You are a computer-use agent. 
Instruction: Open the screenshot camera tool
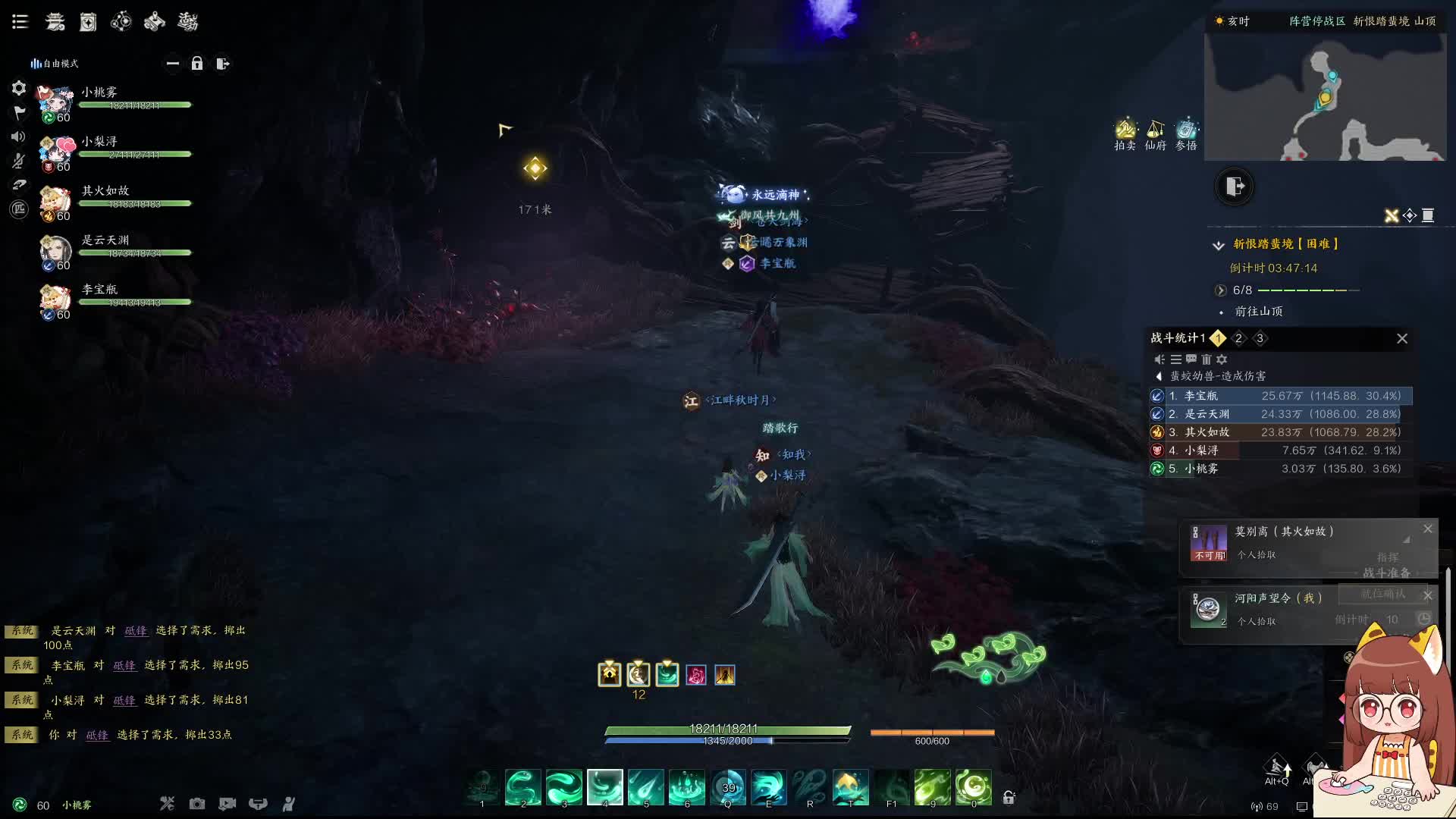(x=197, y=804)
